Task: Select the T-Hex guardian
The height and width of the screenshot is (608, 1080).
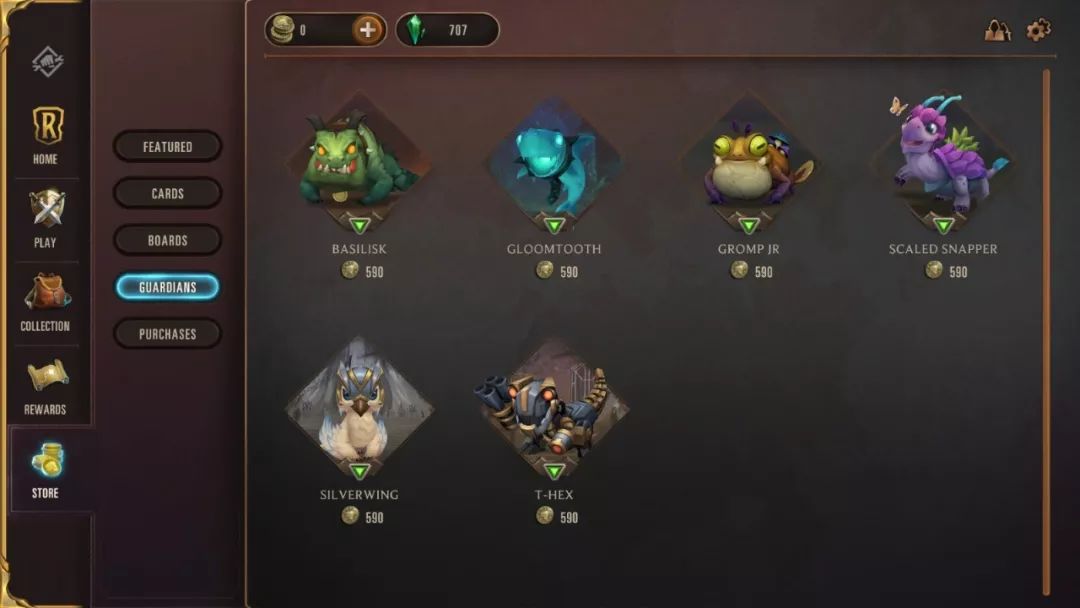Action: point(554,410)
